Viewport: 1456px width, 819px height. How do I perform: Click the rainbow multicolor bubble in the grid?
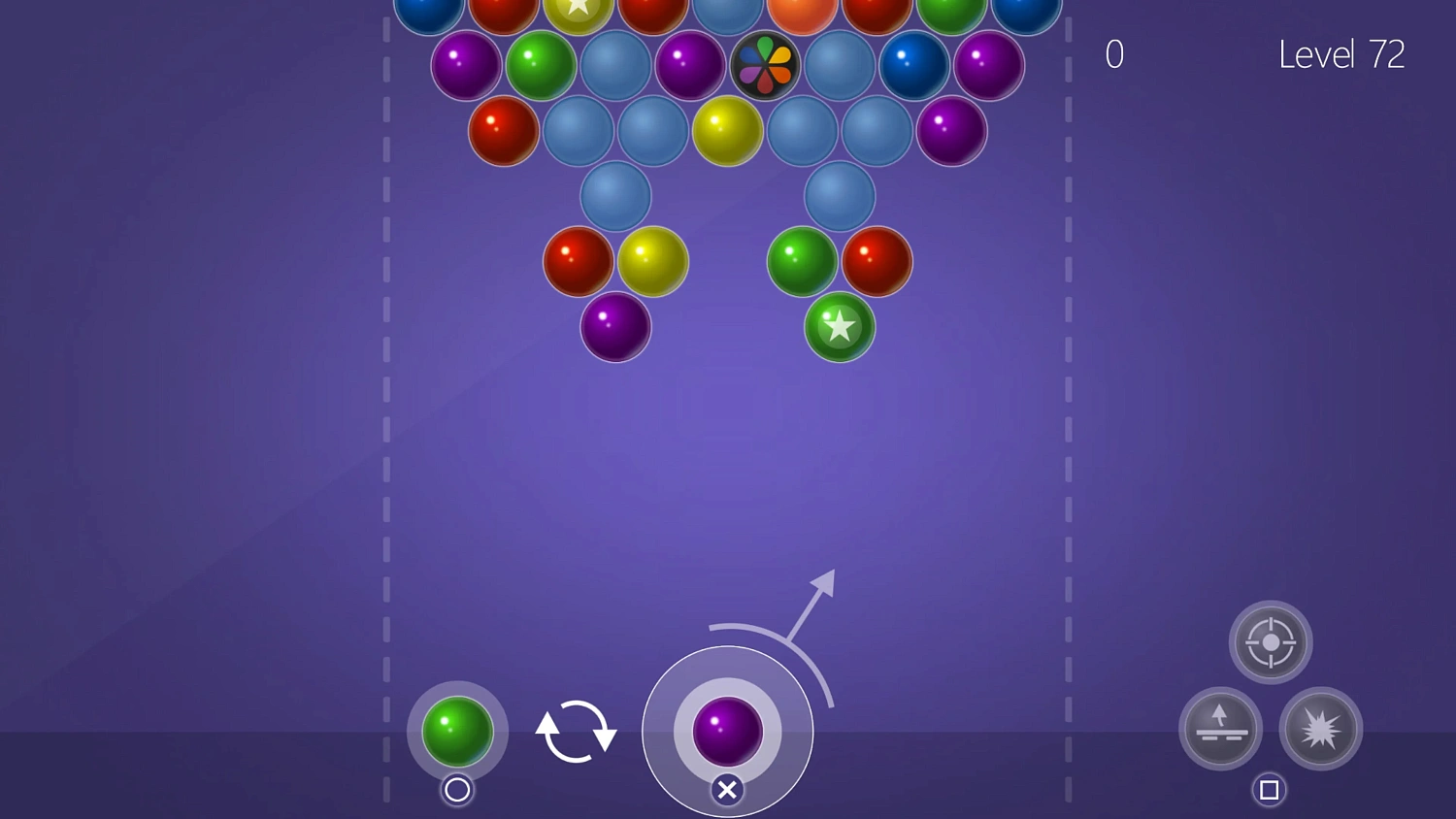[765, 65]
